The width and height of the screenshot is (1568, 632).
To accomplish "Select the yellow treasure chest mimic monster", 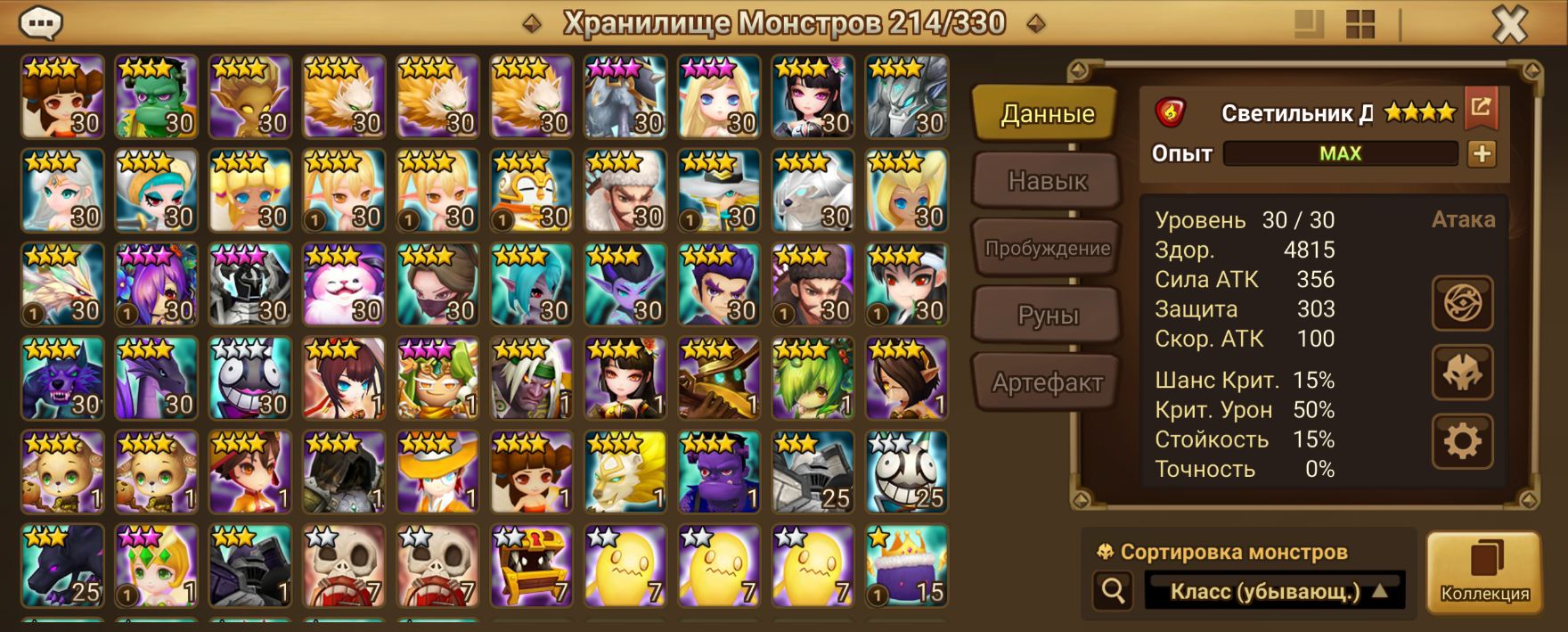I will pos(532,566).
